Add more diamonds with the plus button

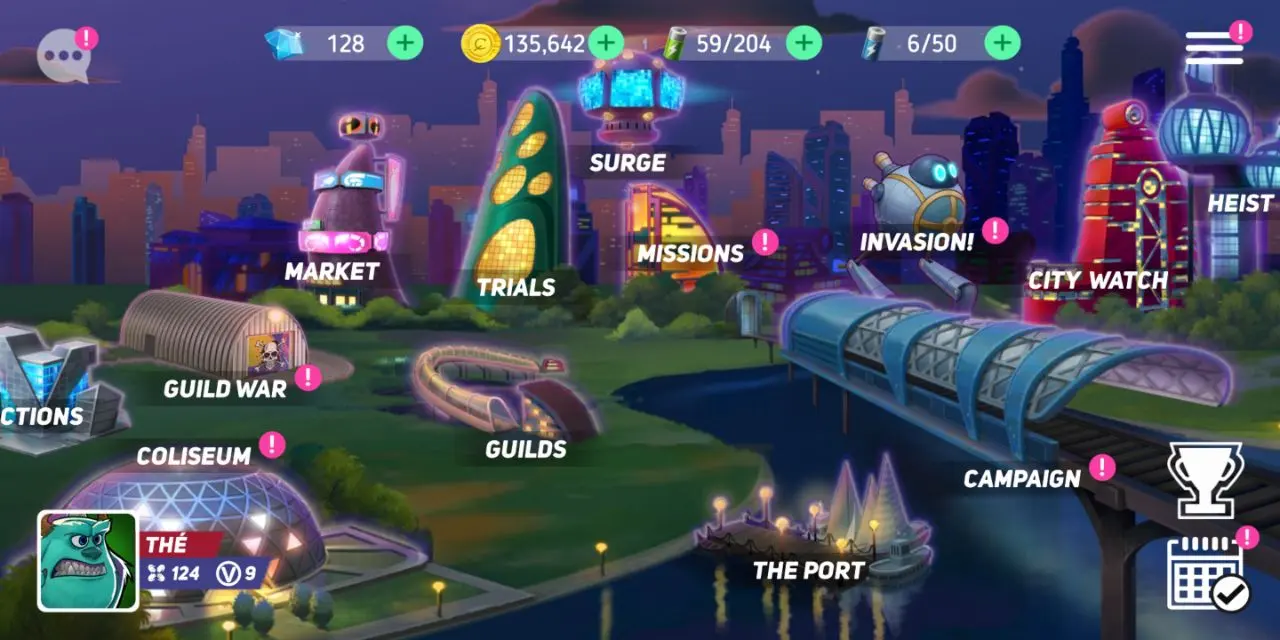click(405, 43)
